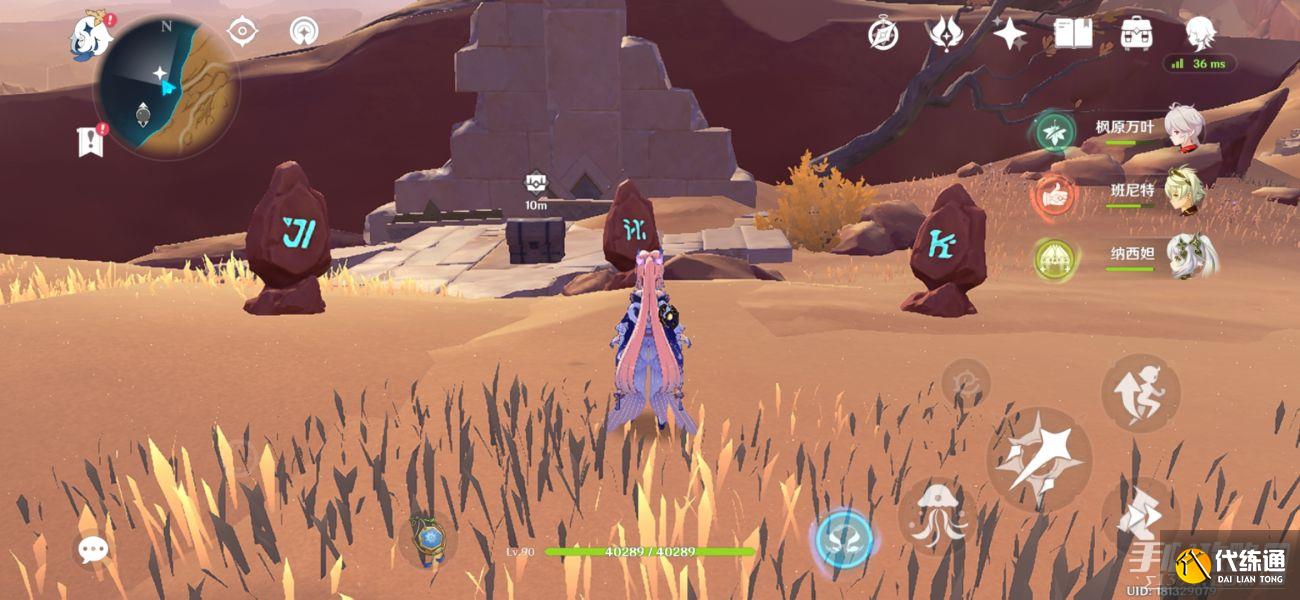Screen dimensions: 1300x600
Task: Open the circular minimap
Action: (x=166, y=88)
